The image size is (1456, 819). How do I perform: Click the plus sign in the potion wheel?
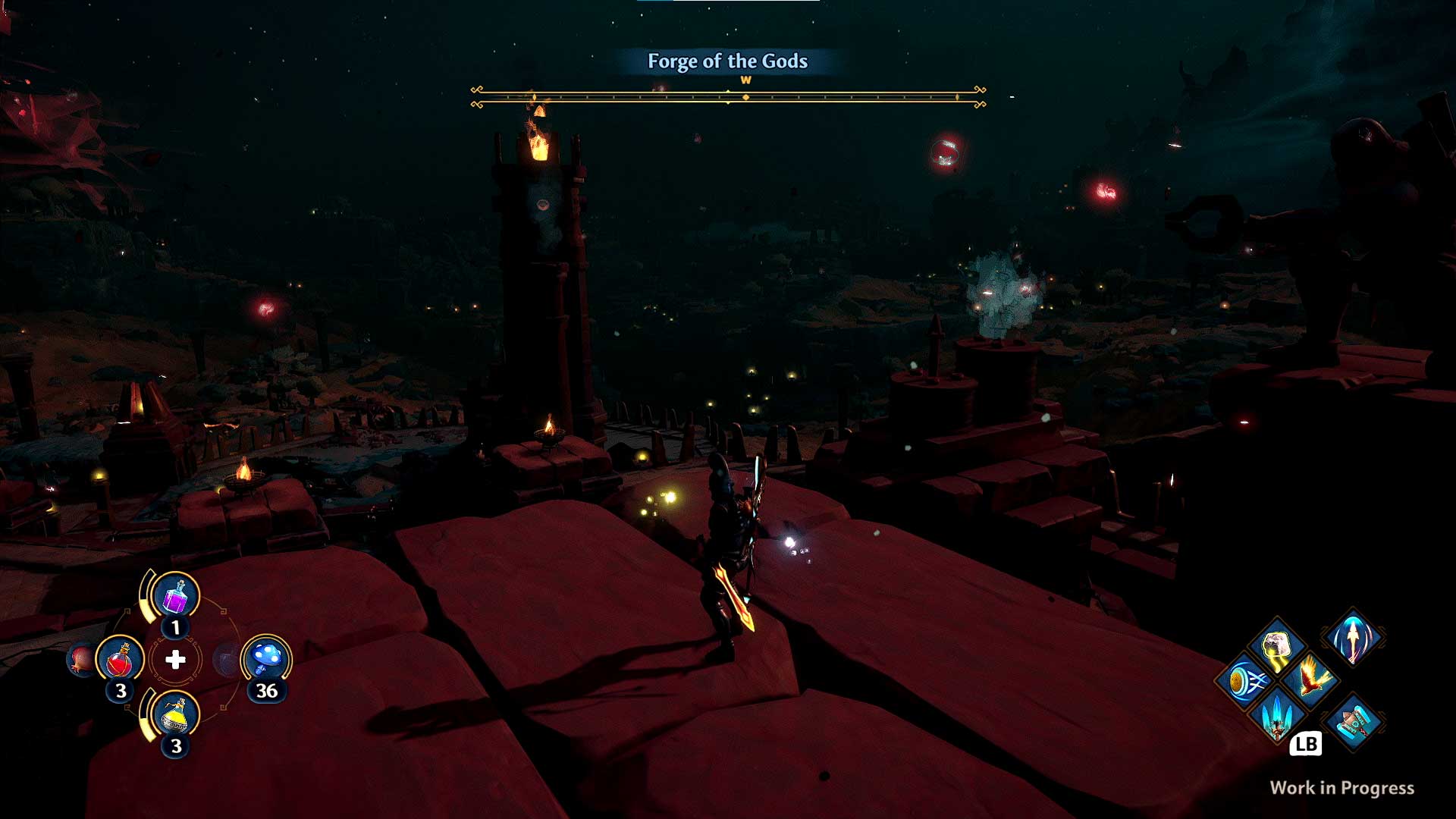(175, 661)
